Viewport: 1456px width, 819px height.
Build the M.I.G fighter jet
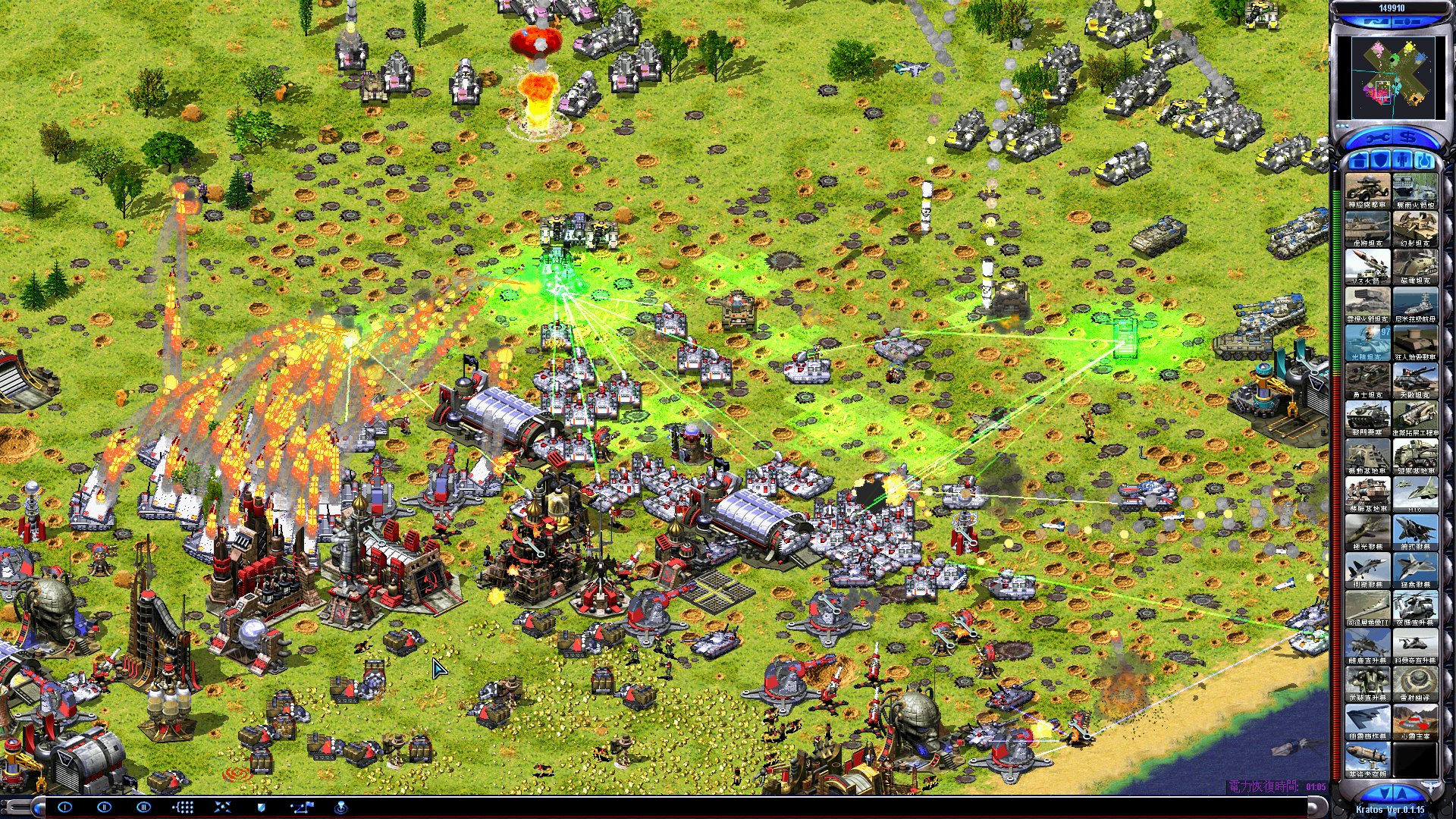coord(1415,494)
